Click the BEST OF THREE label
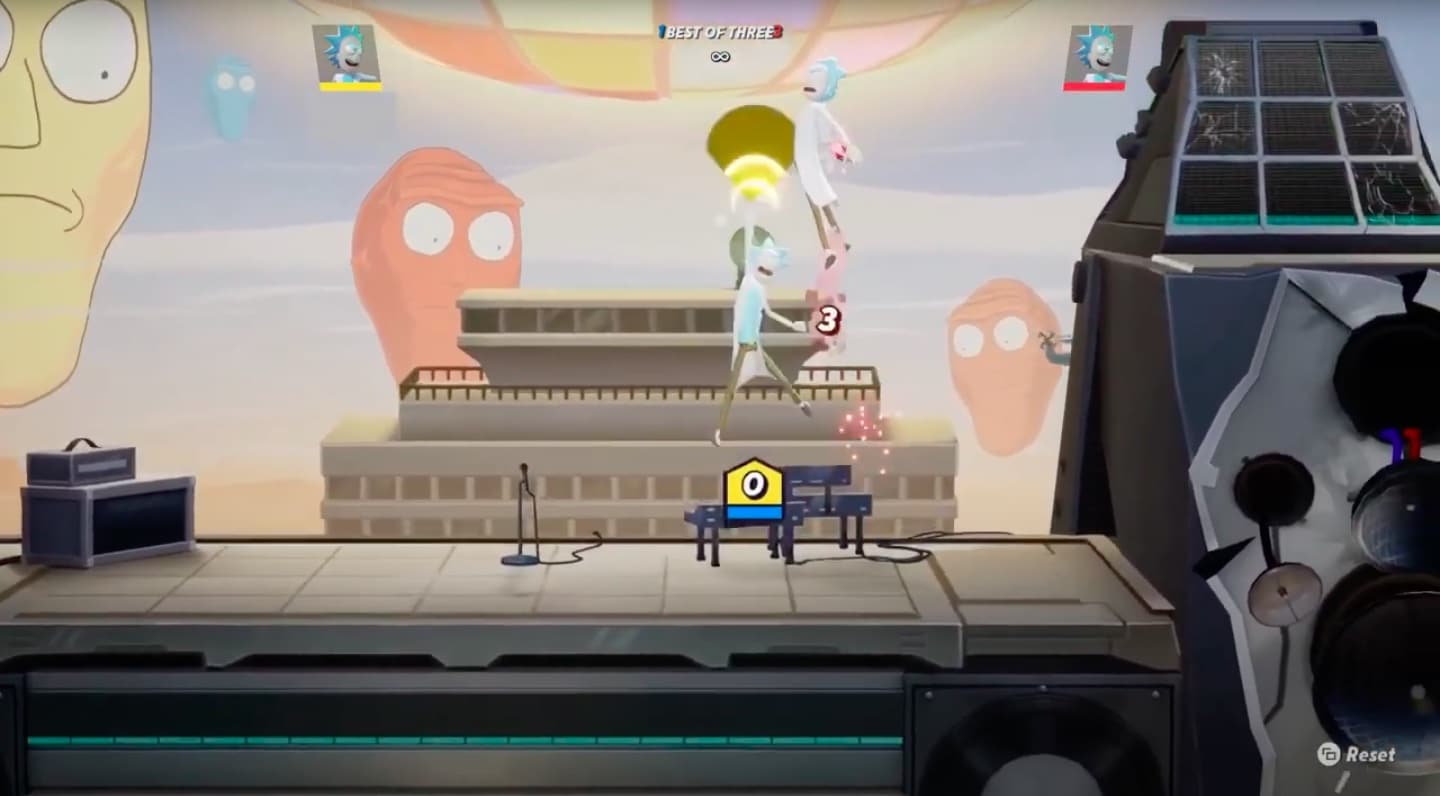Screen dimensions: 1440x796 pyautogui.click(x=718, y=32)
